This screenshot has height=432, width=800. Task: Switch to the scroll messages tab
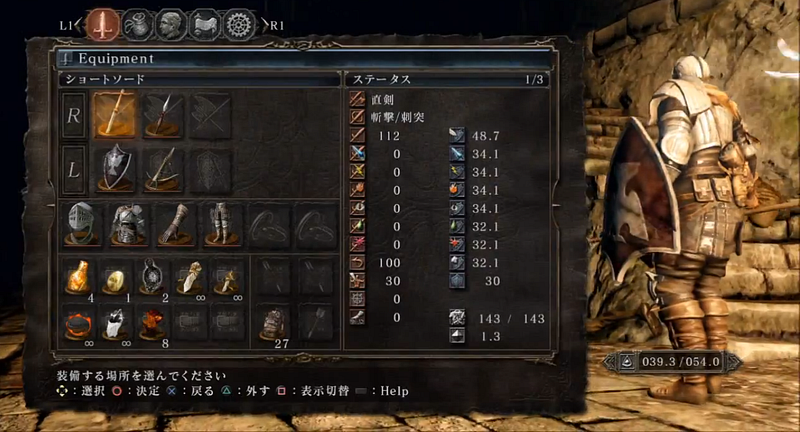(x=205, y=22)
